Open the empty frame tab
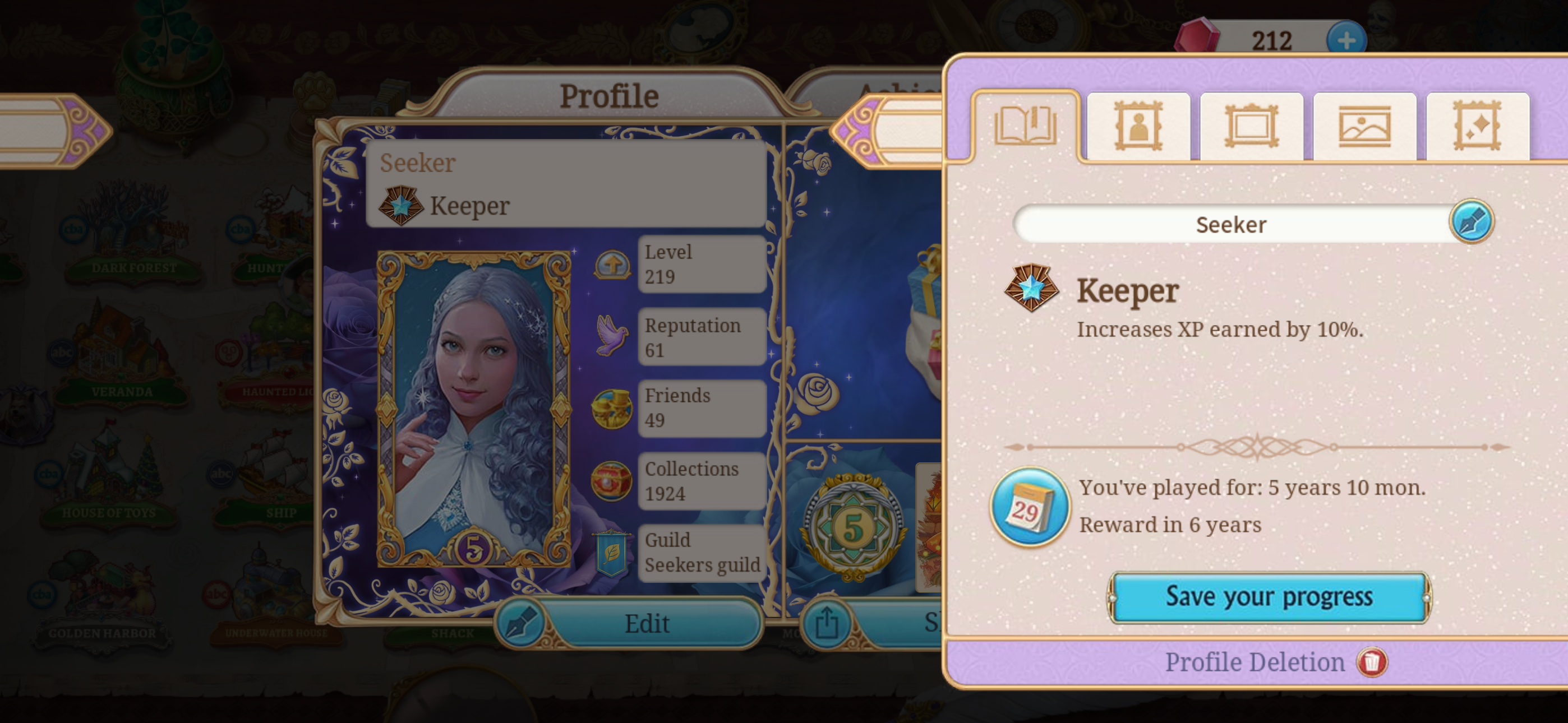This screenshot has height=723, width=1568. pyautogui.click(x=1251, y=127)
